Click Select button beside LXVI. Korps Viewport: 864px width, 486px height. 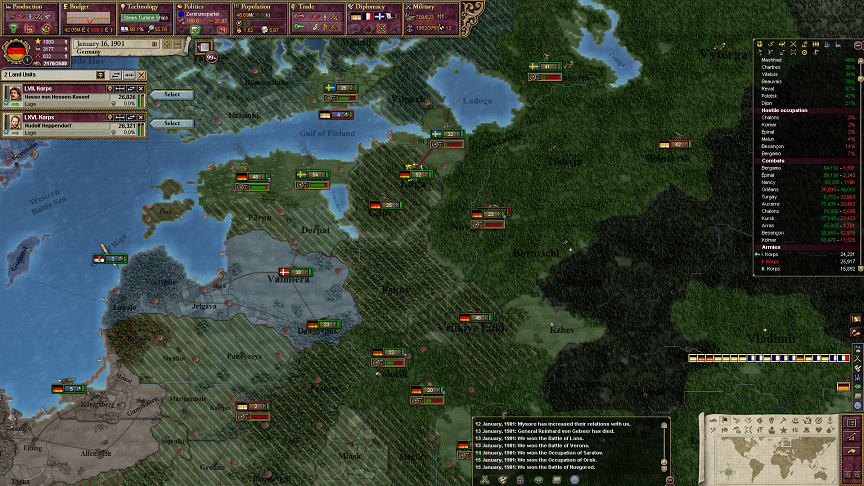point(172,123)
